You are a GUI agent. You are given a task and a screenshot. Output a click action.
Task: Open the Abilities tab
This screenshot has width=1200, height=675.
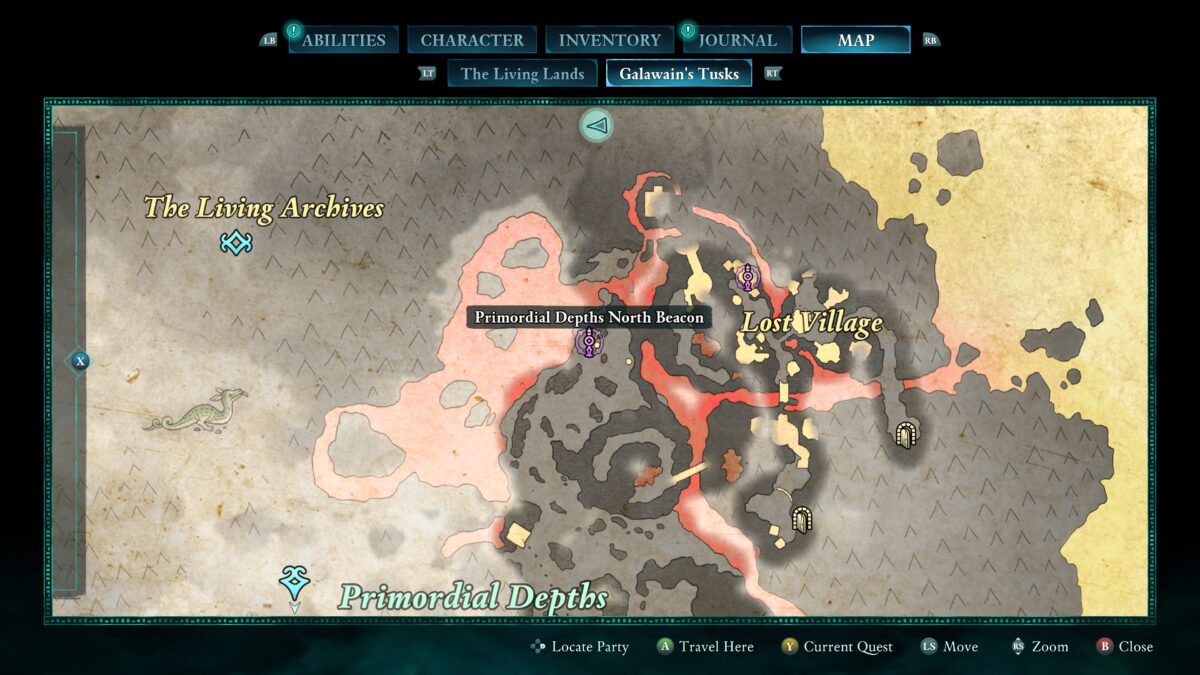(343, 40)
